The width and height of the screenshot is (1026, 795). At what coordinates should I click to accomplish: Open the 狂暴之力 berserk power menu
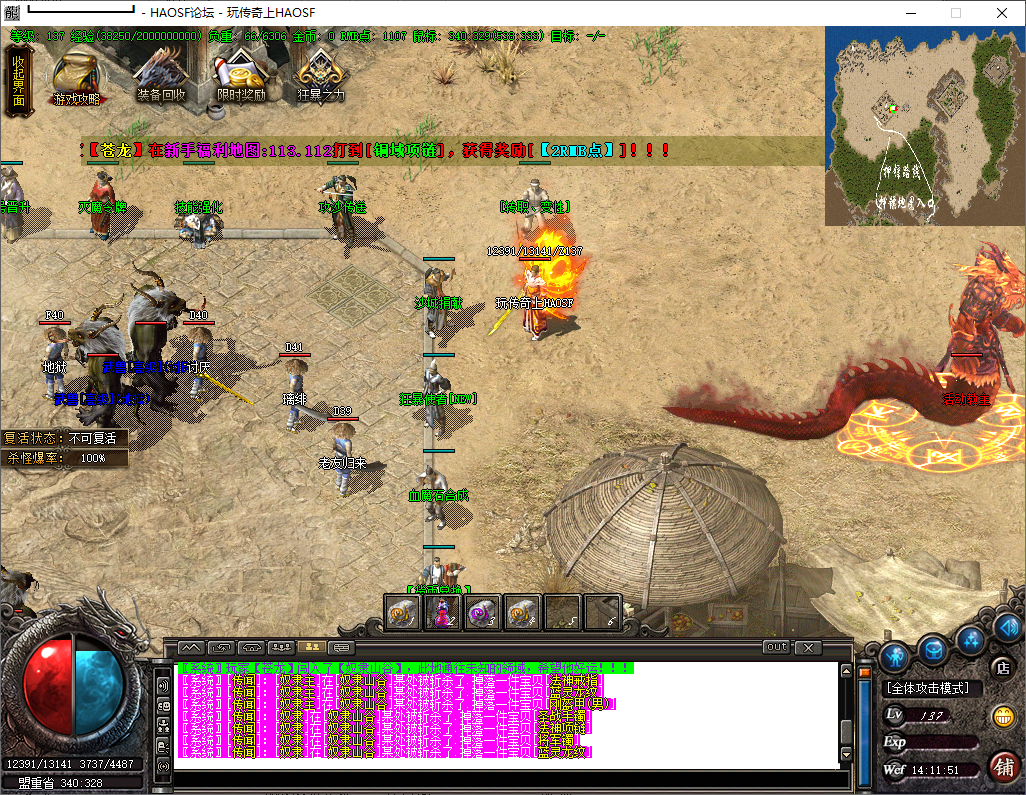(320, 75)
